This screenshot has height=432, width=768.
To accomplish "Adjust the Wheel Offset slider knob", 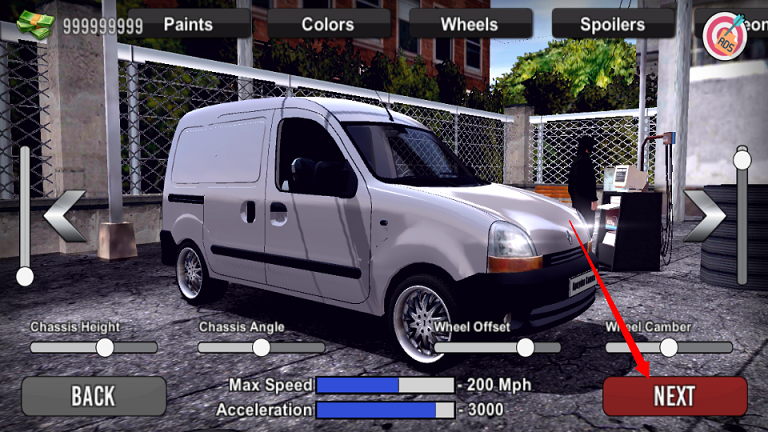I will pos(525,347).
